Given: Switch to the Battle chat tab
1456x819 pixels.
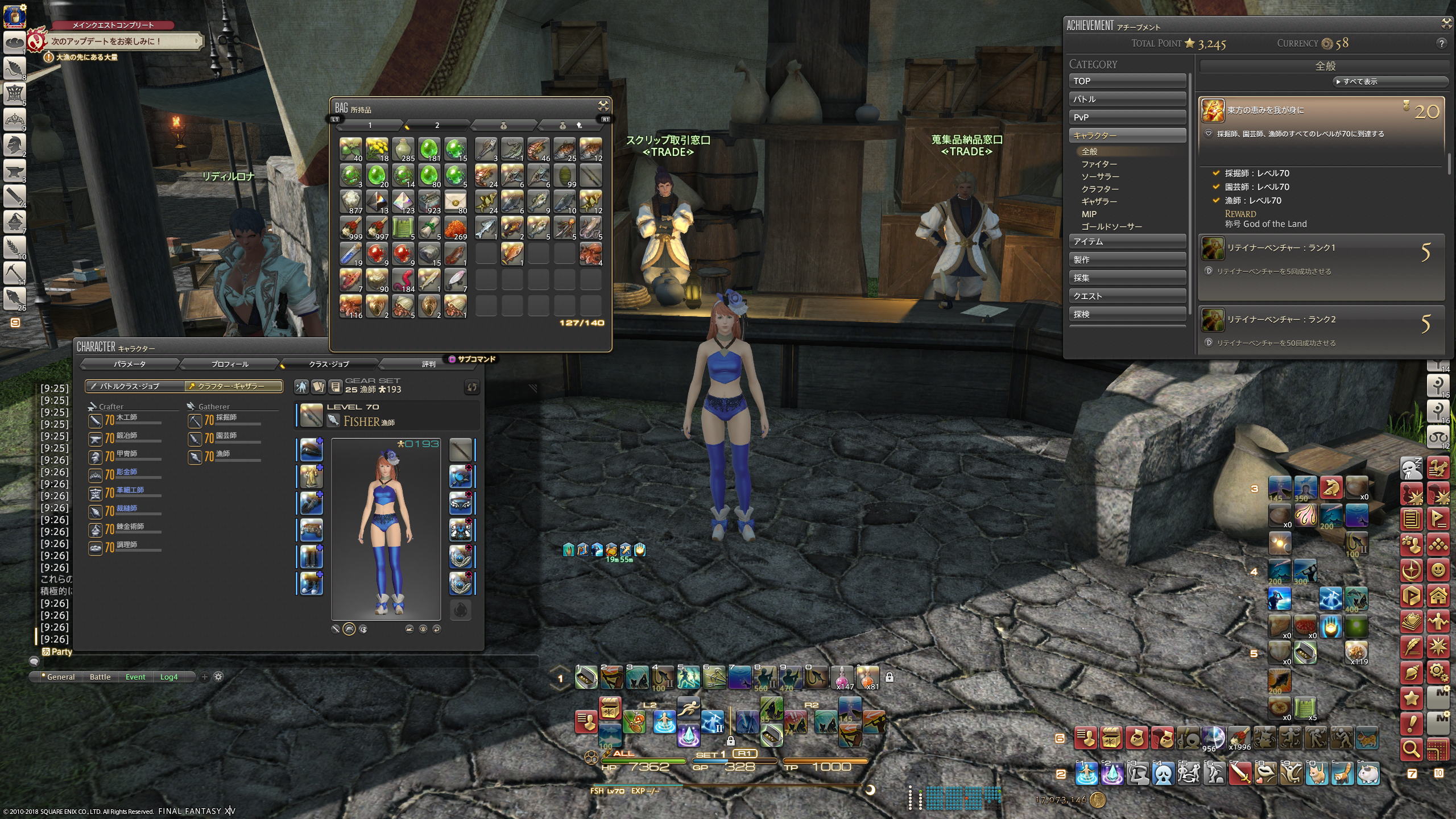Looking at the screenshot, I should click(100, 677).
